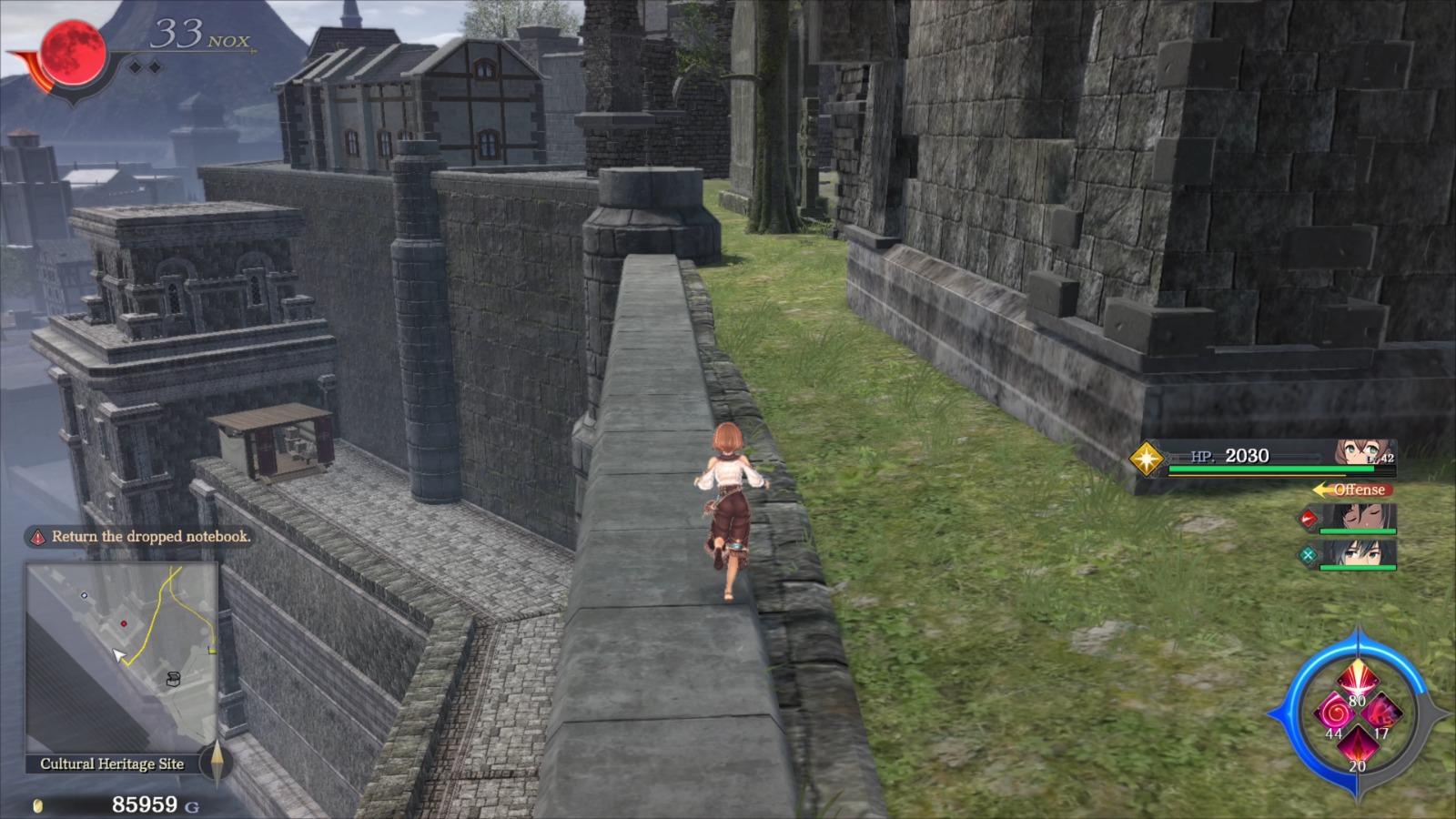The image size is (1456, 819).
Task: Select the gold coin icon near the money counter
Action: (x=36, y=805)
